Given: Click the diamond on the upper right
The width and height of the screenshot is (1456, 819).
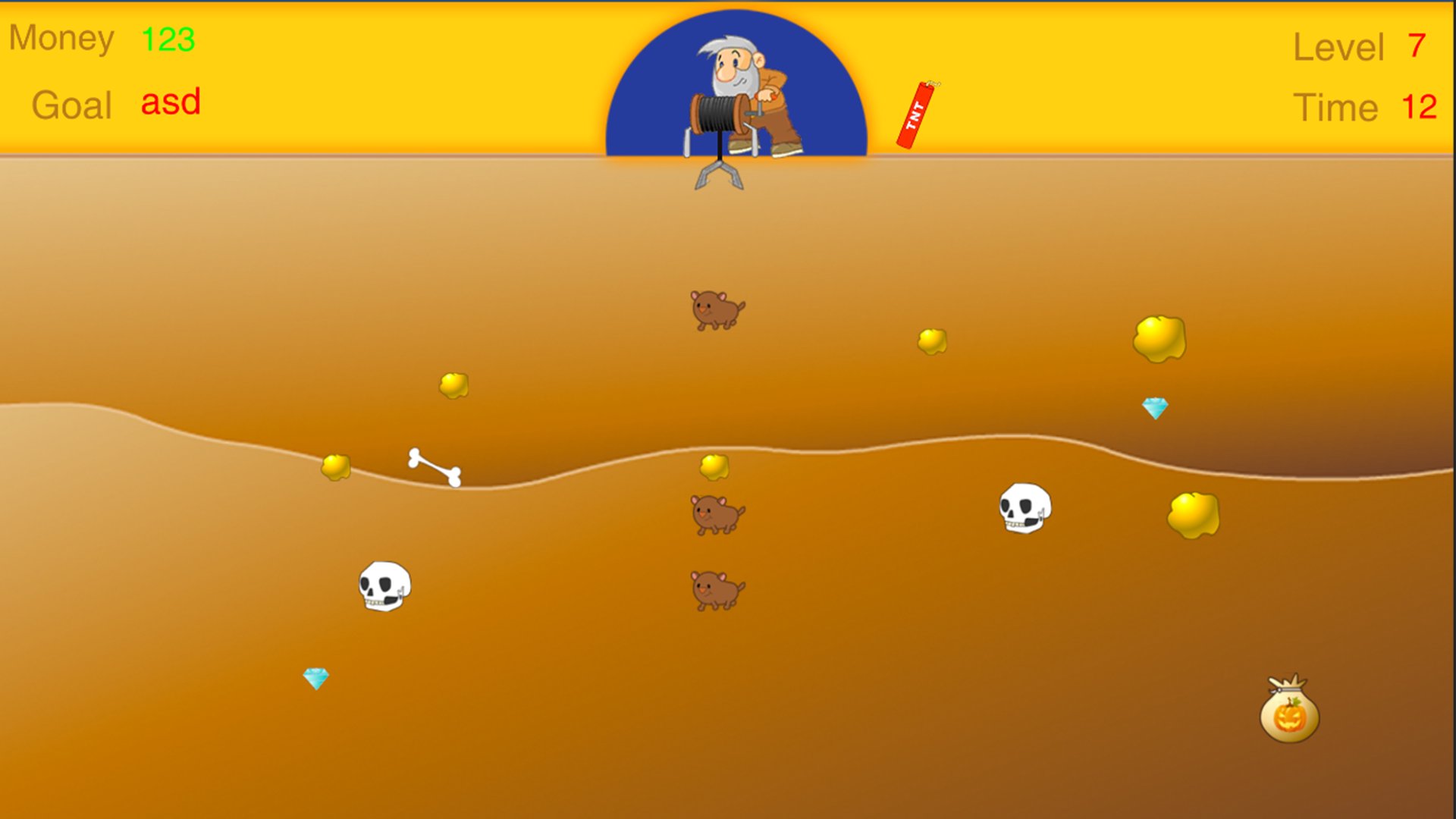Looking at the screenshot, I should coord(1154,409).
